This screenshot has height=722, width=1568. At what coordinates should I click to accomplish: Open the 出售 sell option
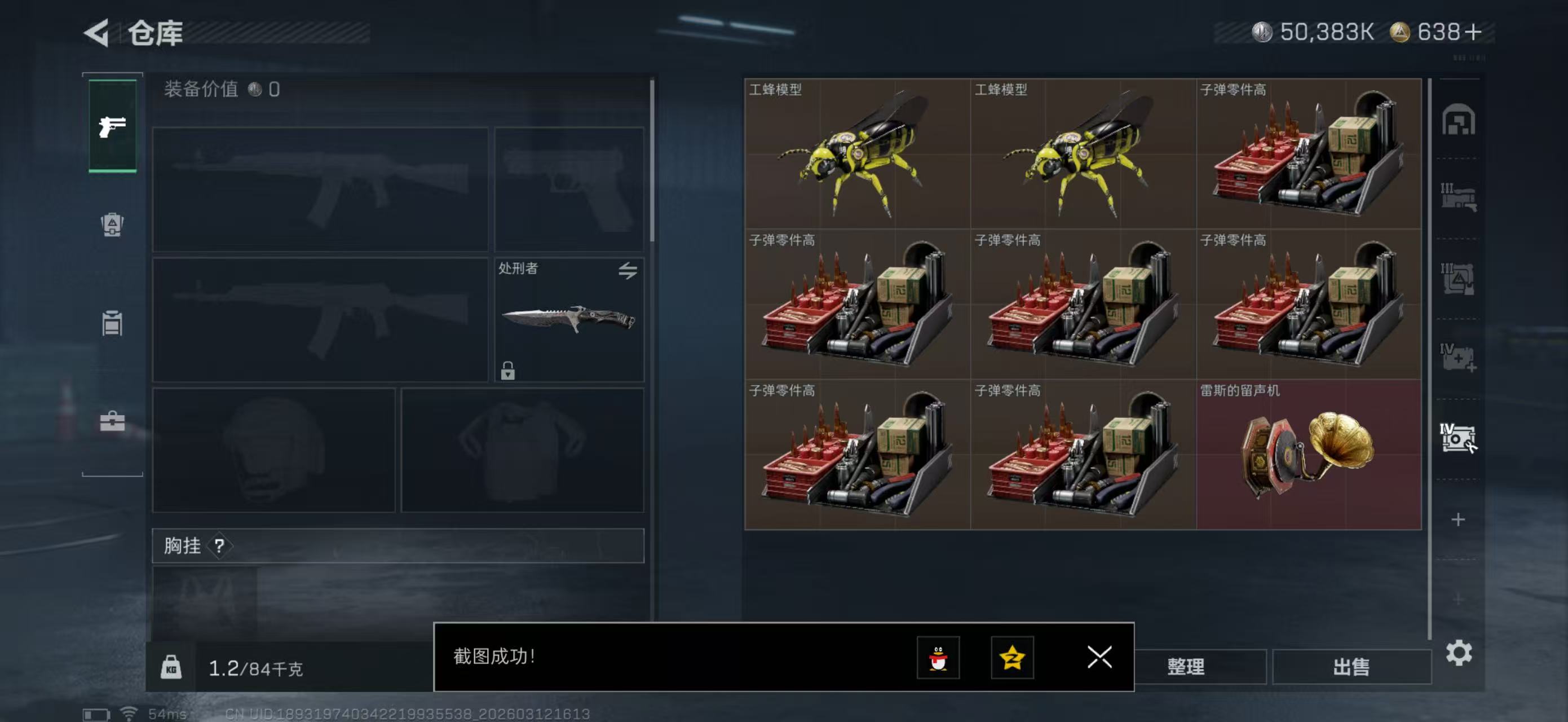coord(1351,667)
